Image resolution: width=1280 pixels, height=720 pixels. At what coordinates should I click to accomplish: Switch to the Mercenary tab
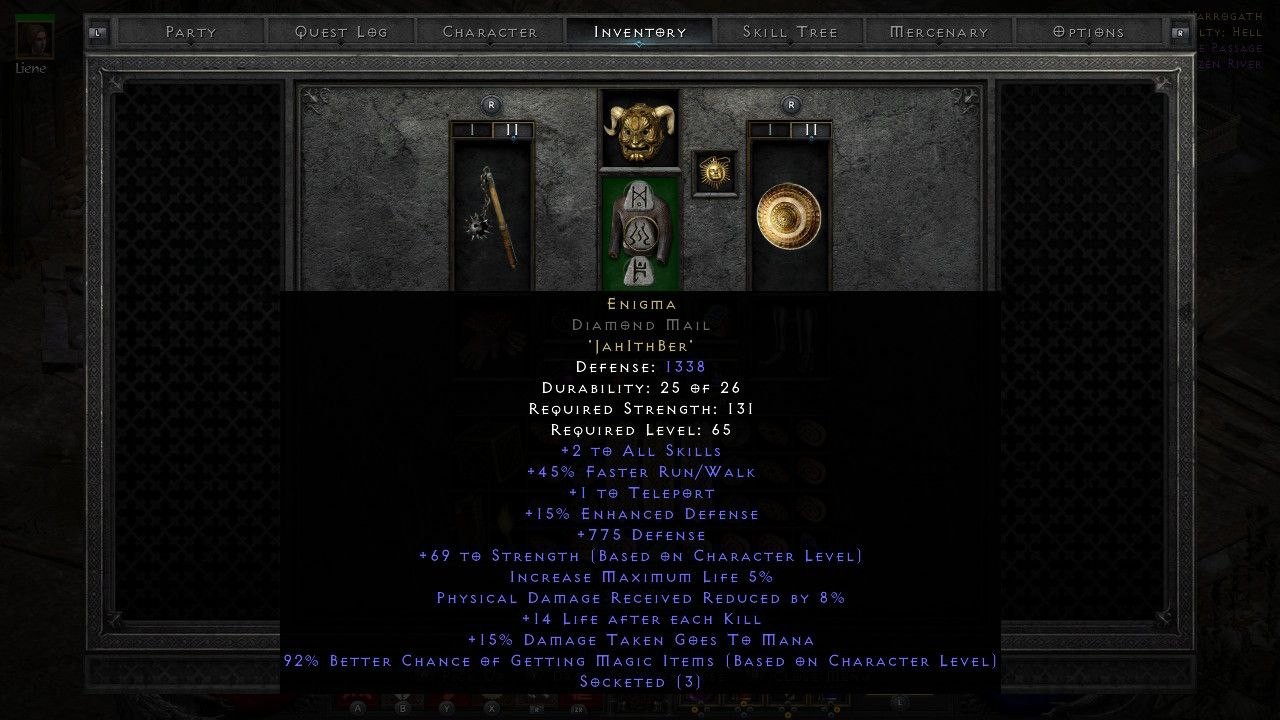coord(937,31)
